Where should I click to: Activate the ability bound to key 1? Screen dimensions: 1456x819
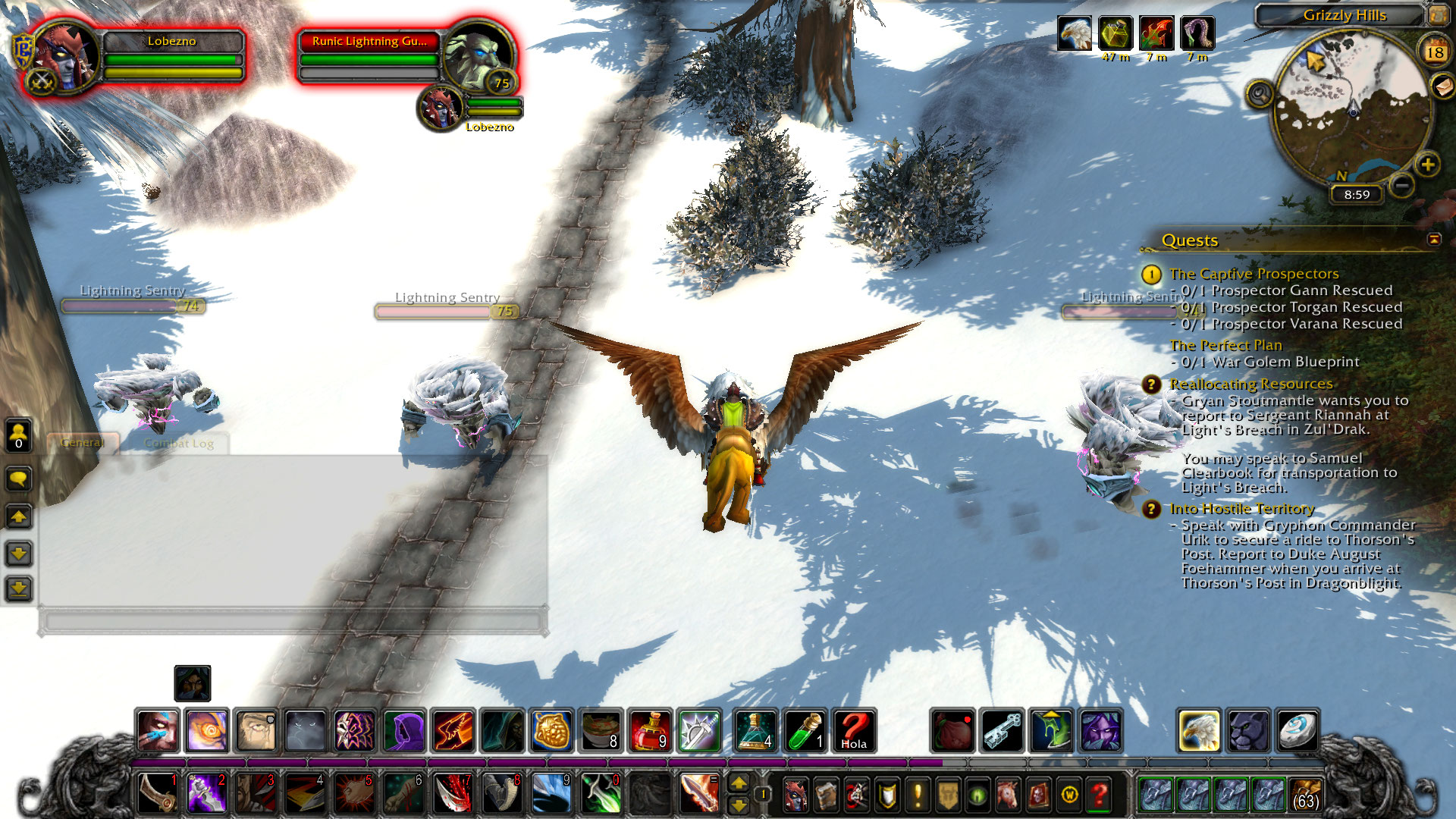click(158, 793)
